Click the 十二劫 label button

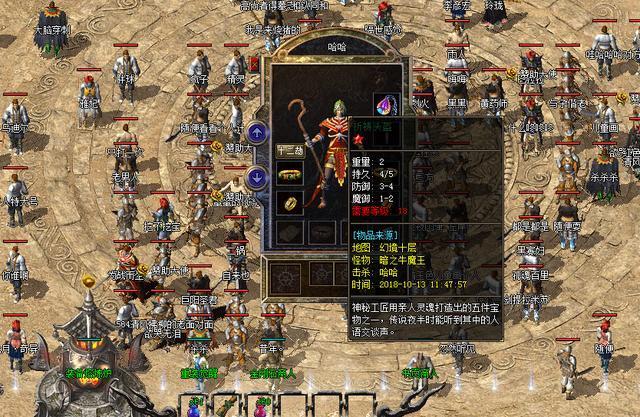[x=289, y=151]
